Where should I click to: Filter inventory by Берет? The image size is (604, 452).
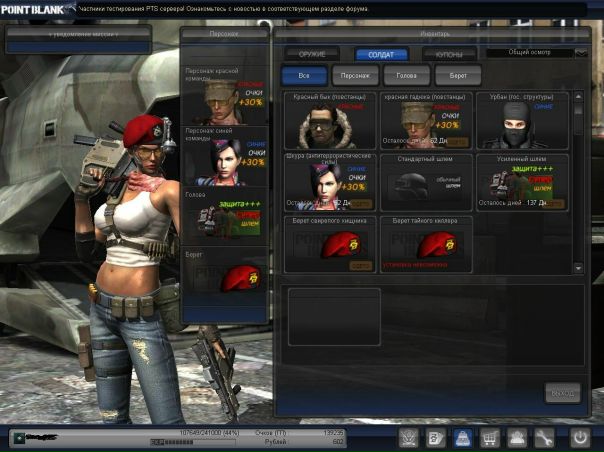458,75
